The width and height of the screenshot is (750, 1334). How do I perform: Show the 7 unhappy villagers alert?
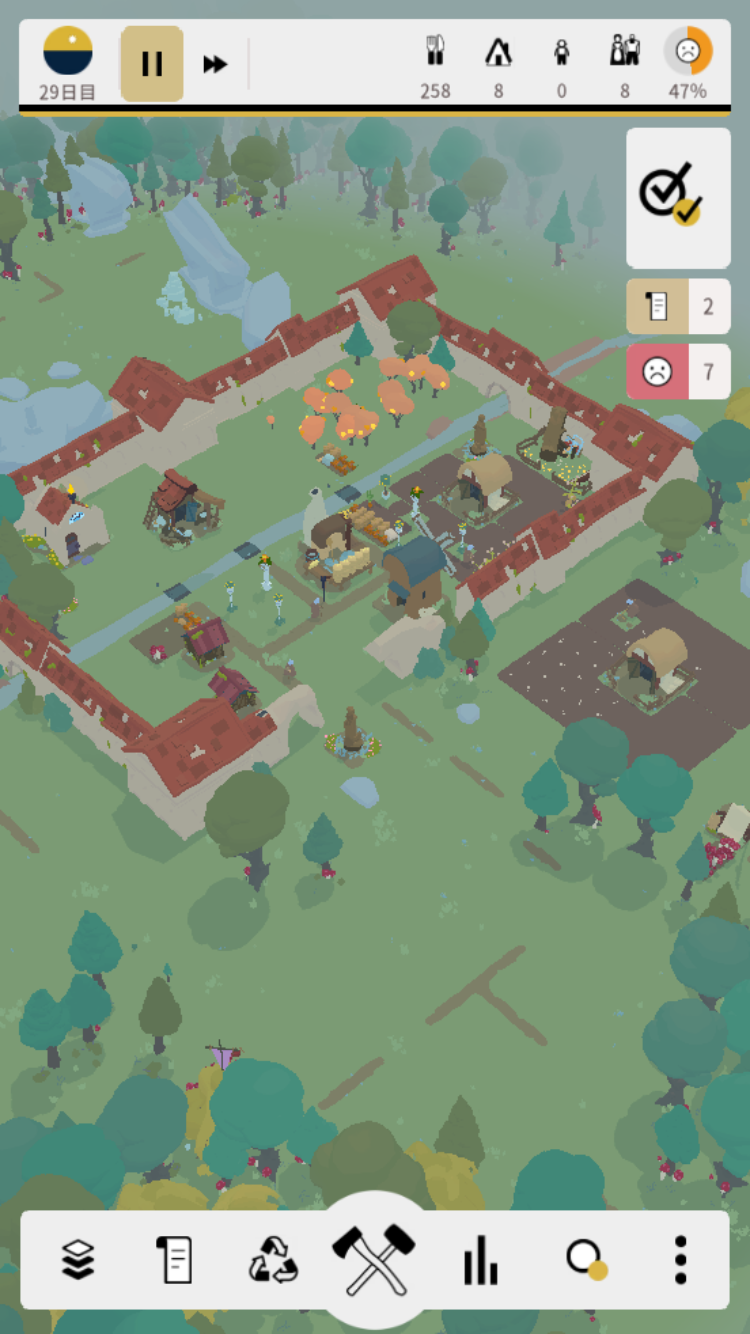(x=678, y=372)
